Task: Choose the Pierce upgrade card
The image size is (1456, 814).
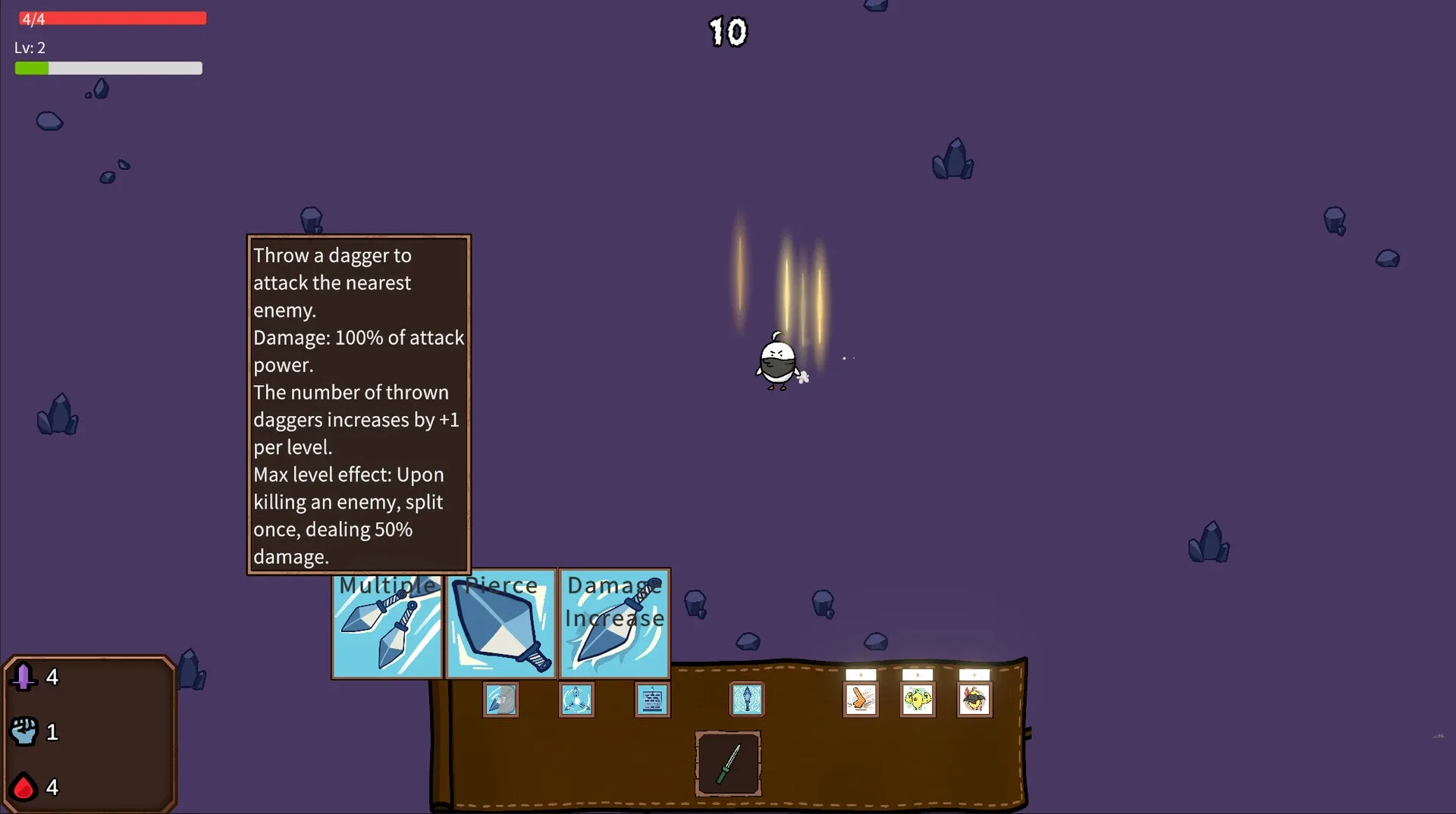Action: [500, 625]
